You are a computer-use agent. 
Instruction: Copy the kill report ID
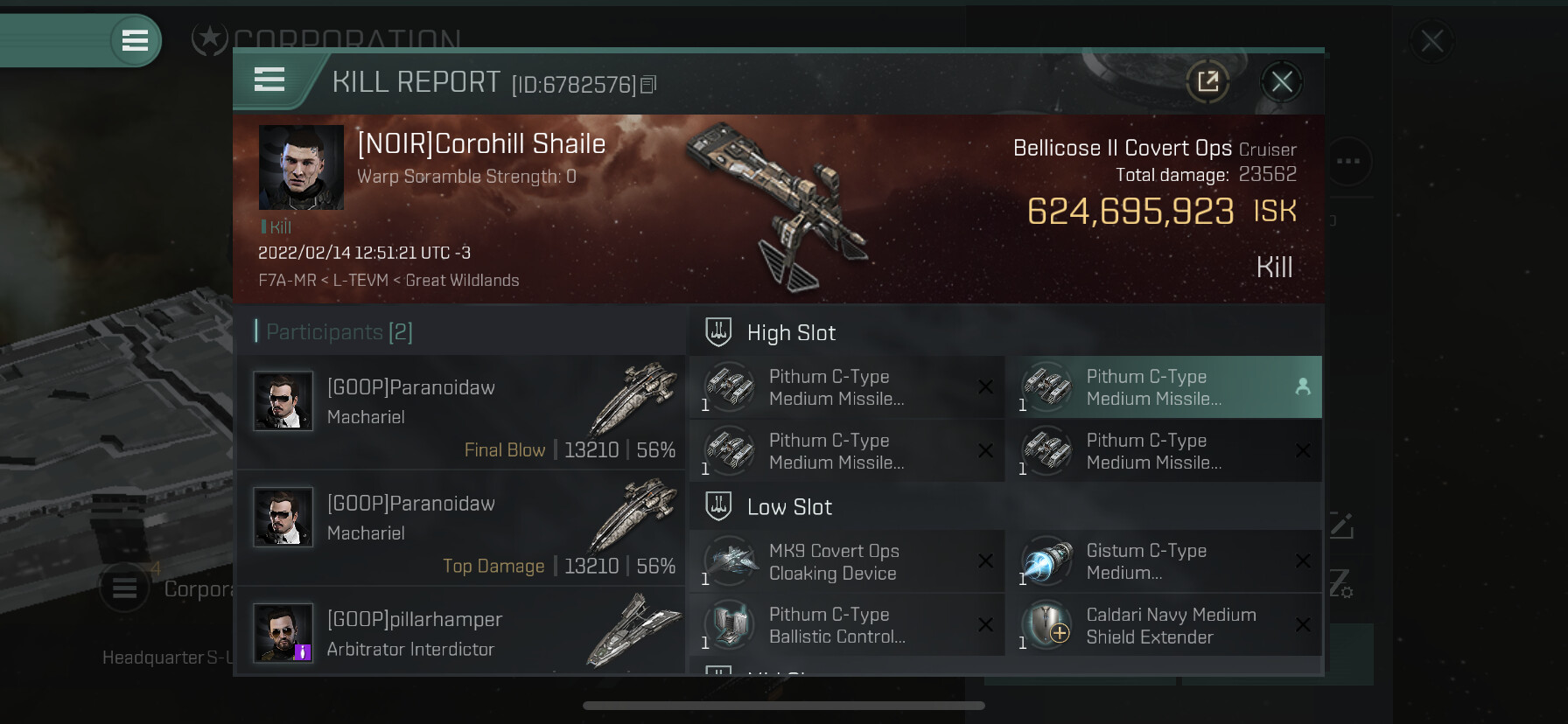(648, 85)
